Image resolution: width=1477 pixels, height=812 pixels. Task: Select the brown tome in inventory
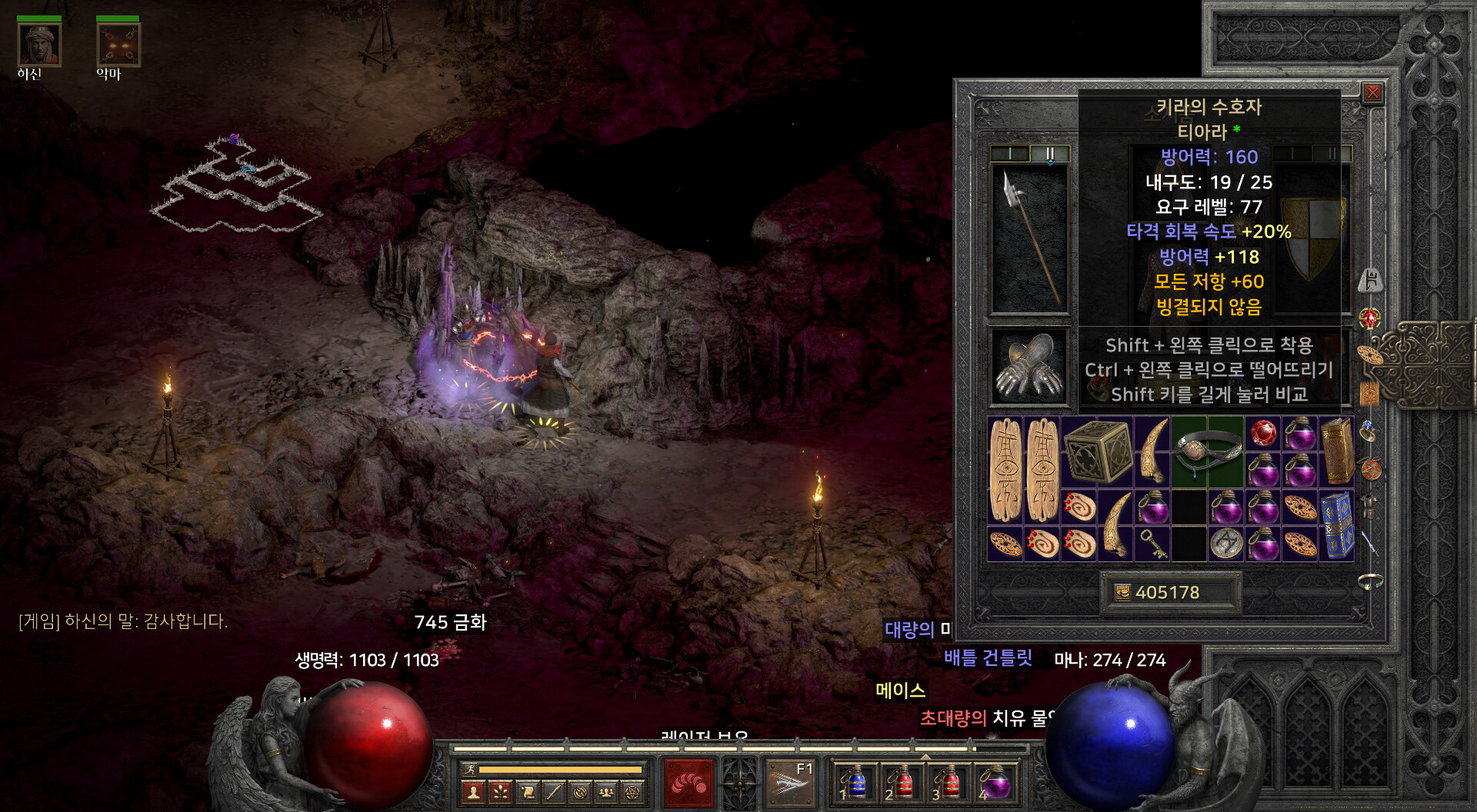(x=1337, y=452)
